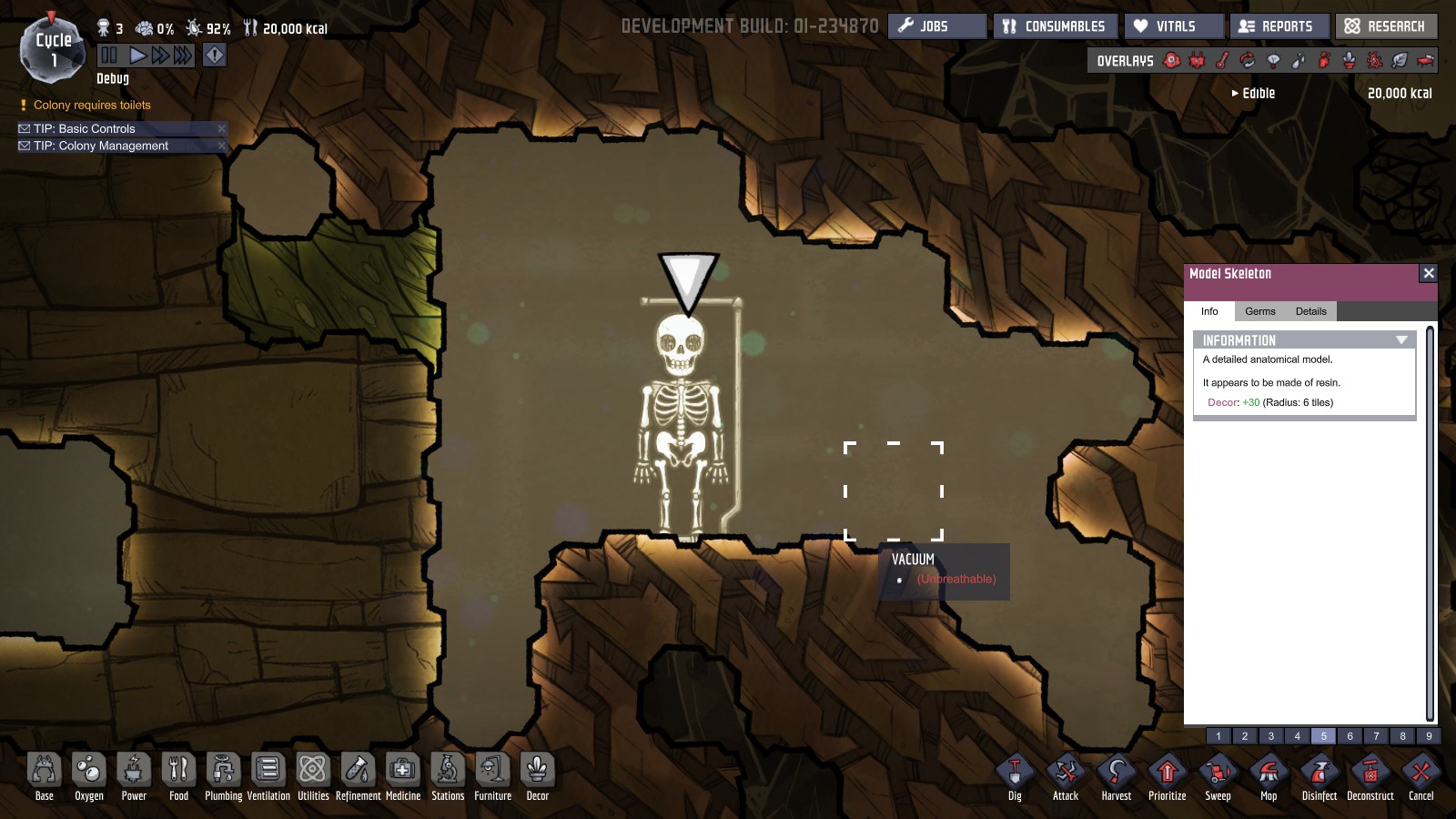Activate the Deconstruct tool

click(1370, 773)
